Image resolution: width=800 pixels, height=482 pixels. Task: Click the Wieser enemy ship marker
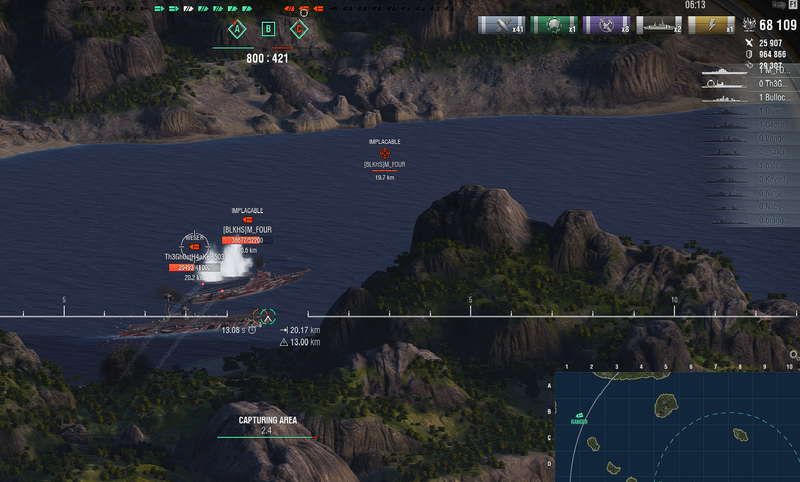194,246
